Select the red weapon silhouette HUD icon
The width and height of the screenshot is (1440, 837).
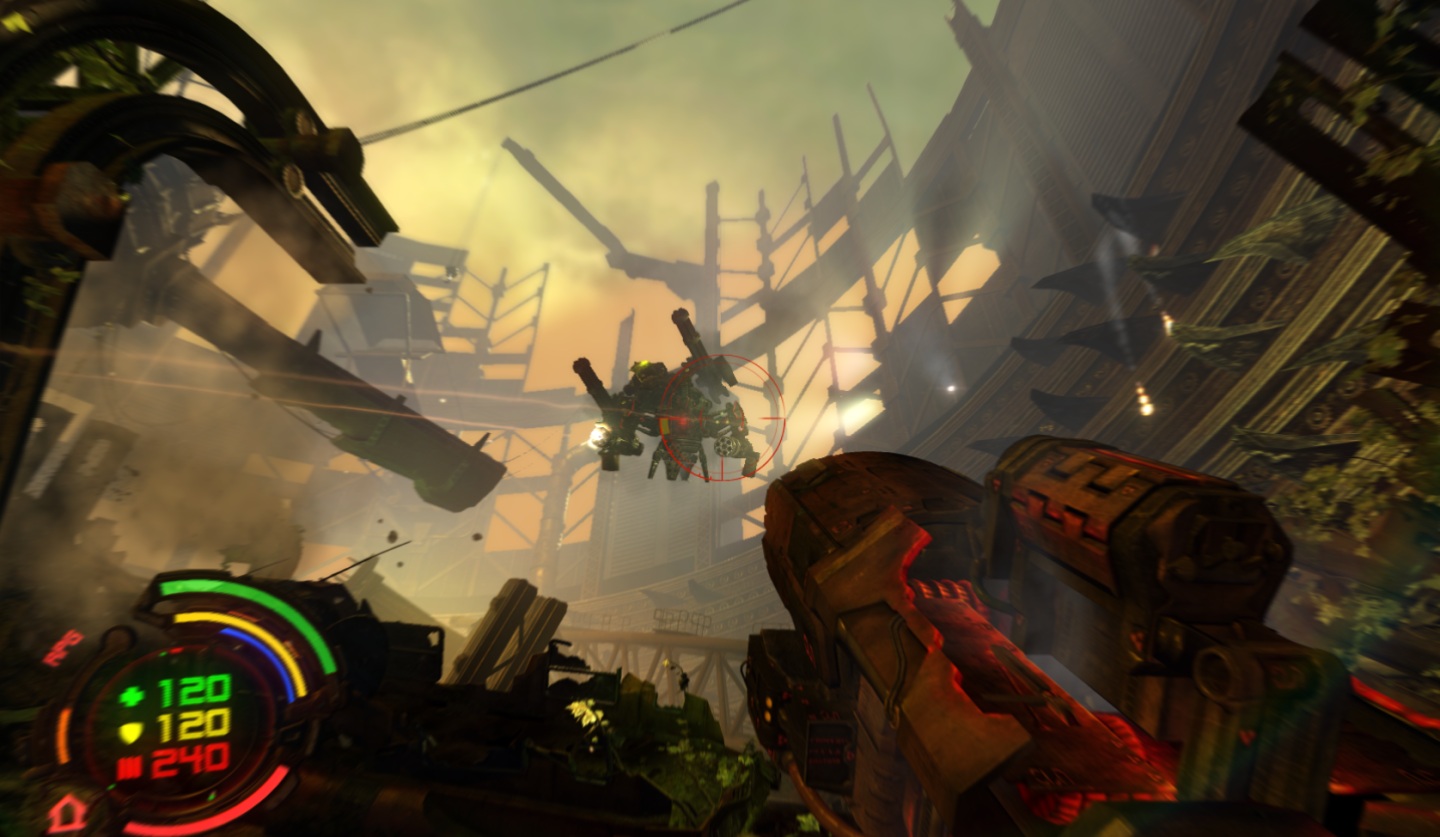tap(61, 647)
